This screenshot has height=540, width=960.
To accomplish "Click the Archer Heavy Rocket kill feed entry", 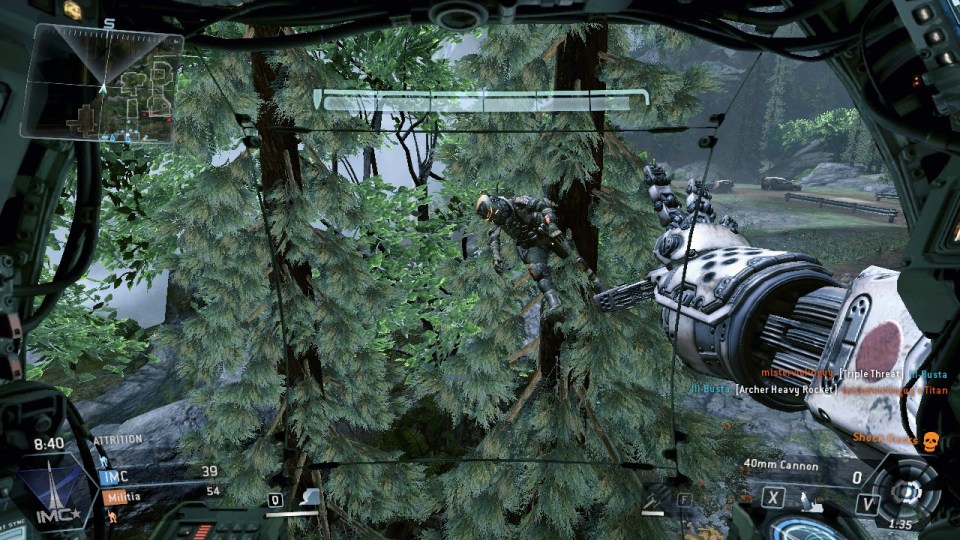I will (x=784, y=390).
